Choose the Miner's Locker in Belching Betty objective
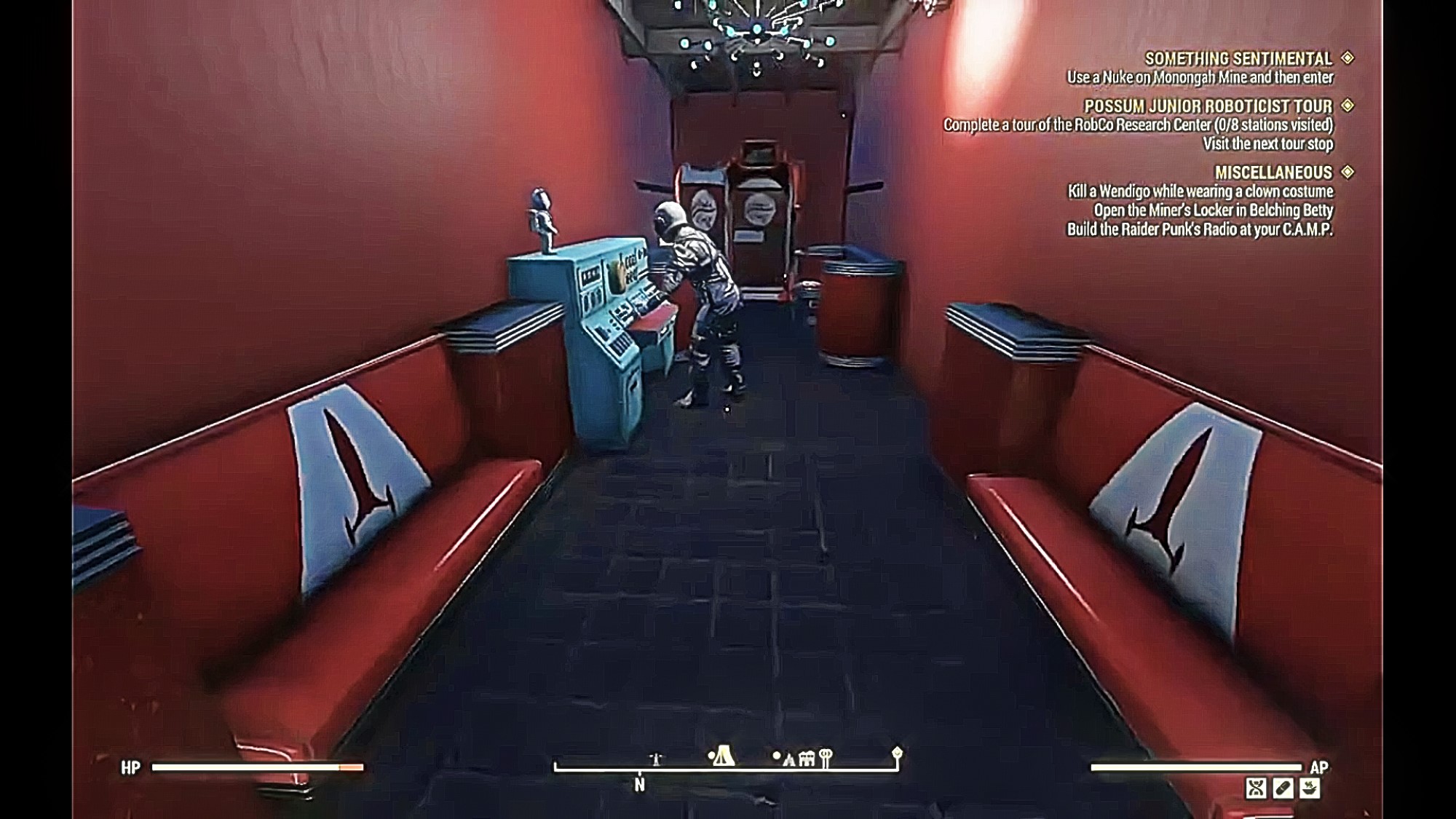The width and height of the screenshot is (1456, 819). pos(1213,210)
